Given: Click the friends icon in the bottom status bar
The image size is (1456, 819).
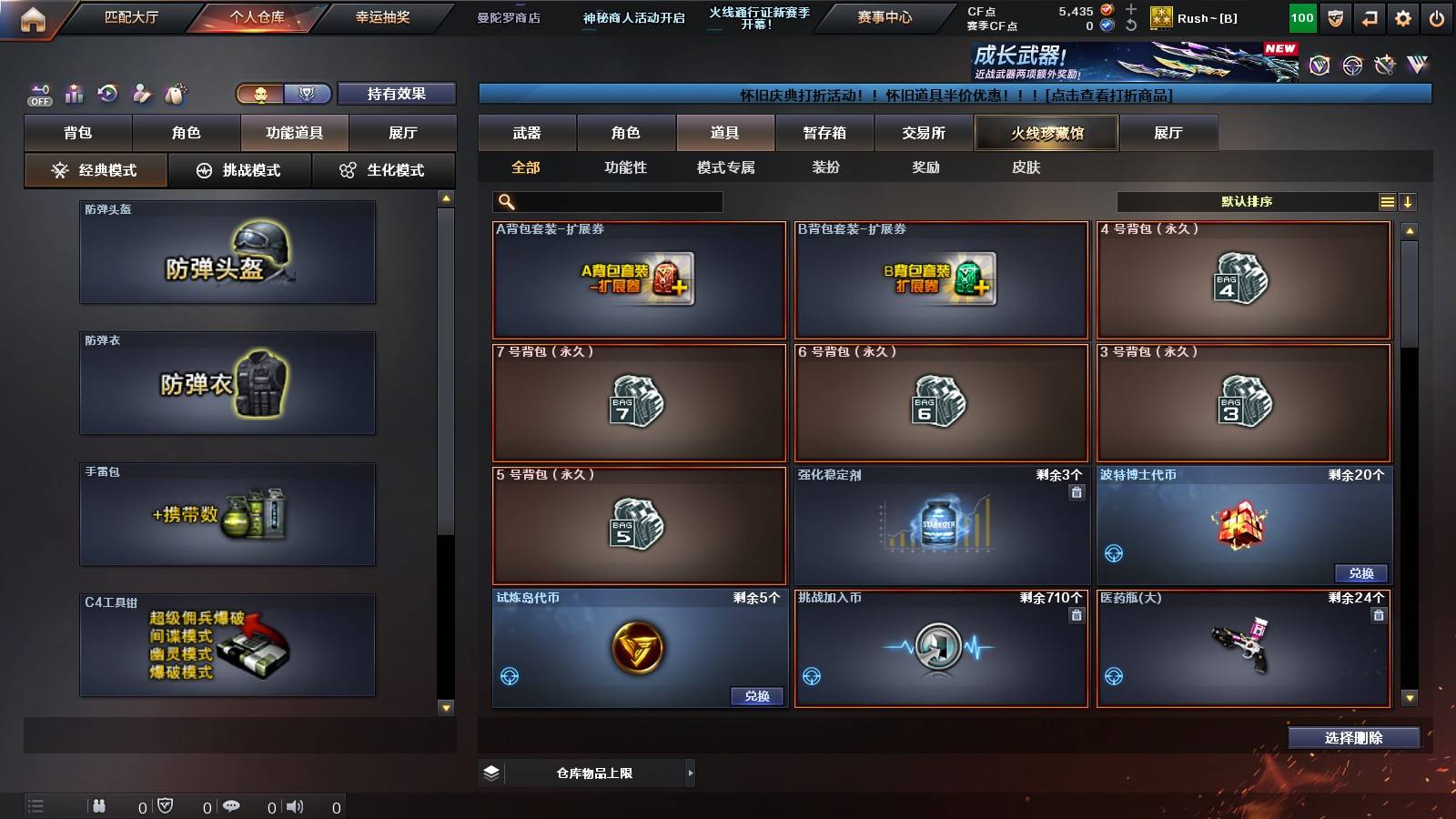Looking at the screenshot, I should click(100, 804).
